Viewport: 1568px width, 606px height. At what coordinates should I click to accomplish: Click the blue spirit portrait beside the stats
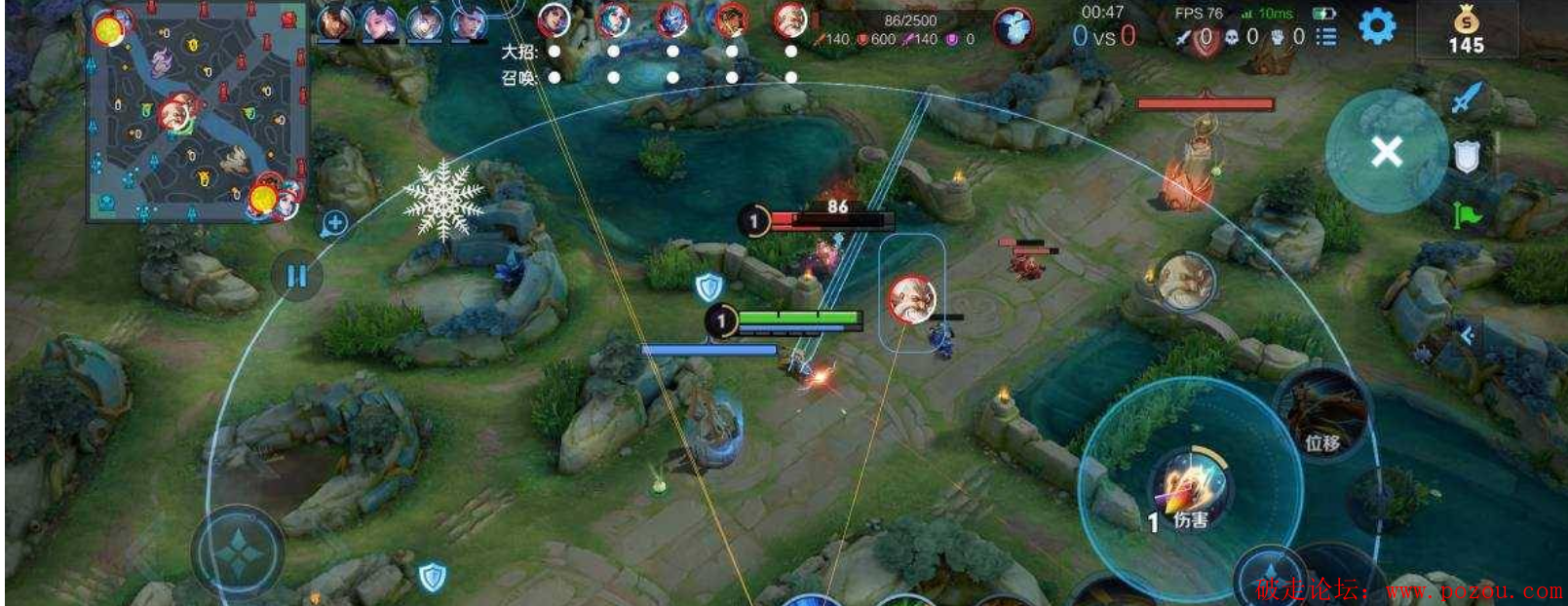1013,27
